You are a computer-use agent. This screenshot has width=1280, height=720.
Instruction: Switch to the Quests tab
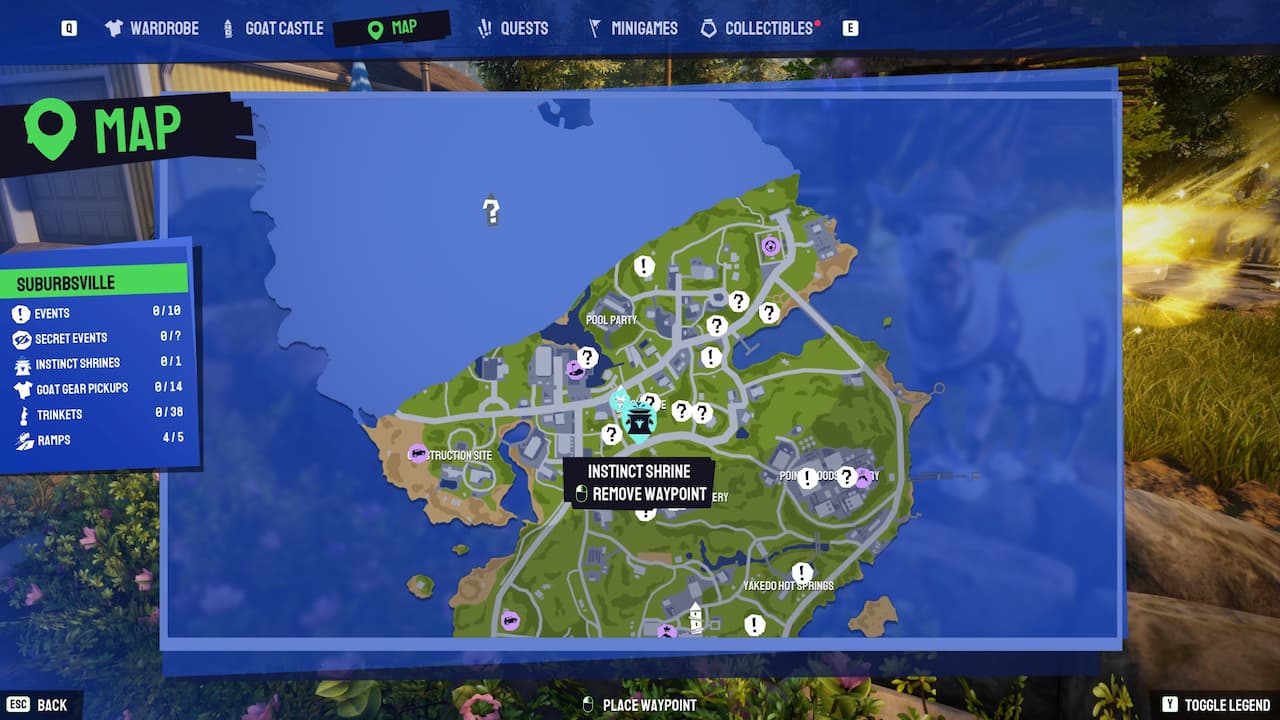(524, 28)
